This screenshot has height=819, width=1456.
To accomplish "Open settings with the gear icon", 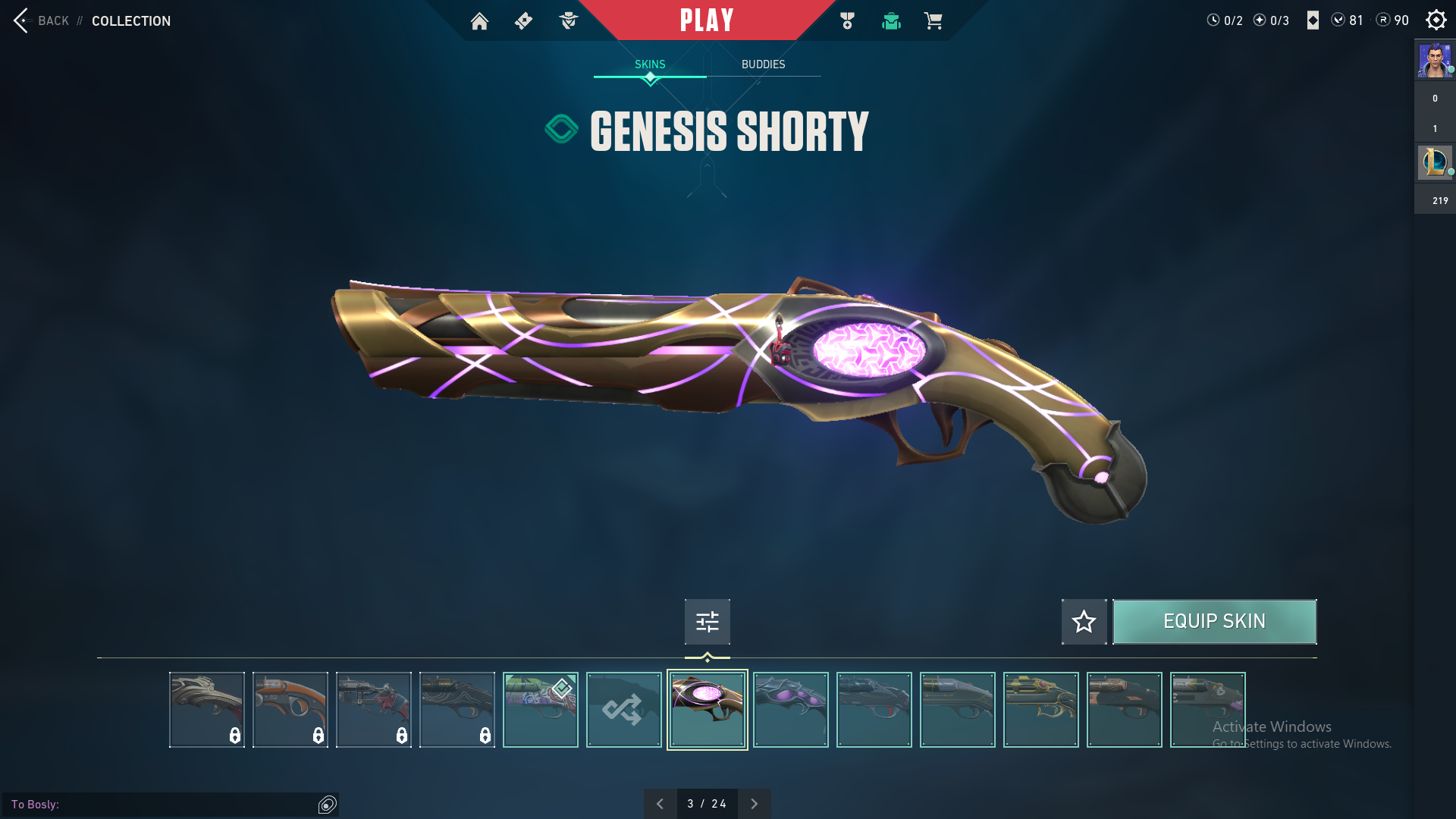I will [x=1436, y=20].
